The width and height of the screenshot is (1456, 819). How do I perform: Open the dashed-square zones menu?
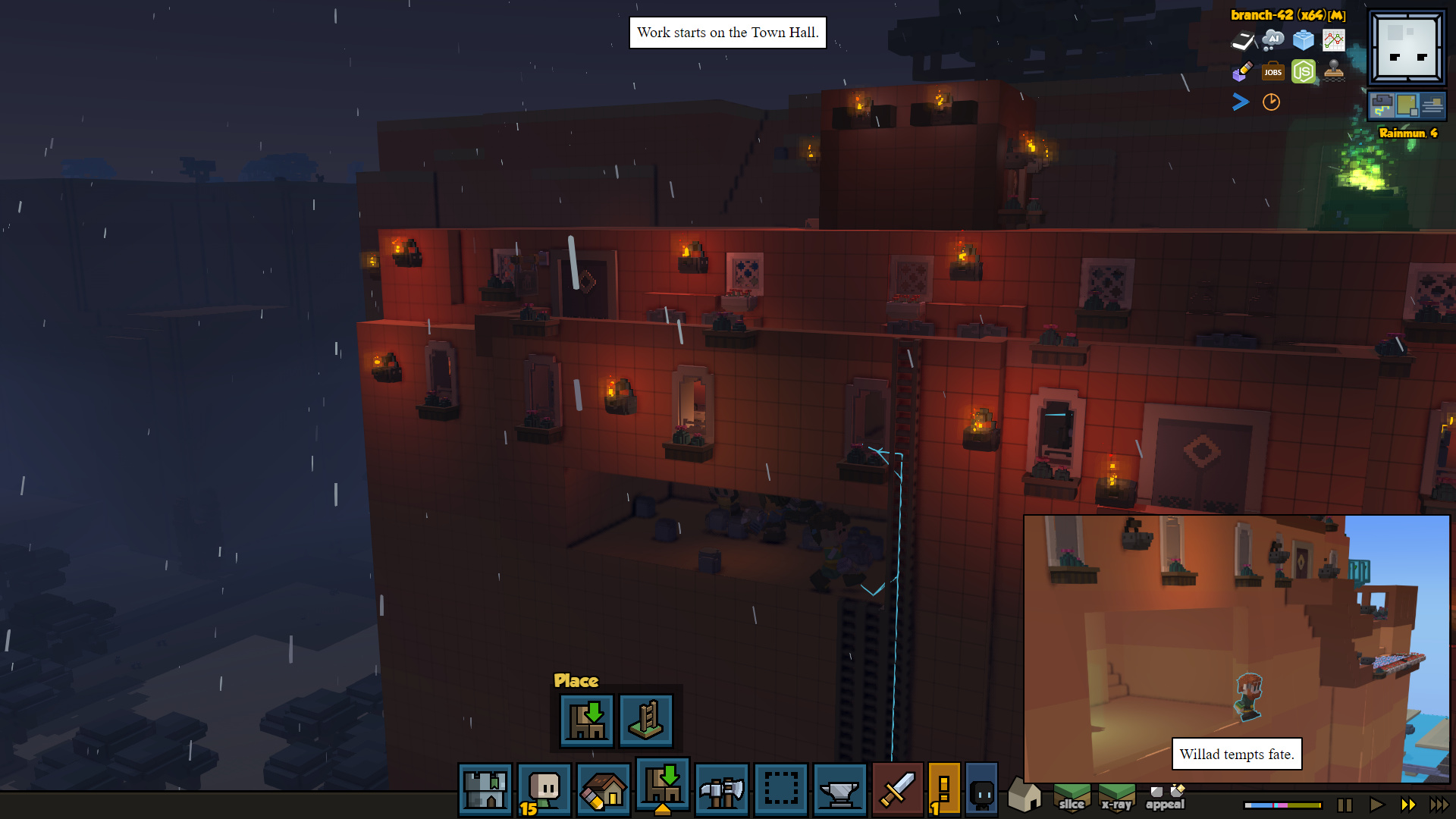[x=780, y=789]
